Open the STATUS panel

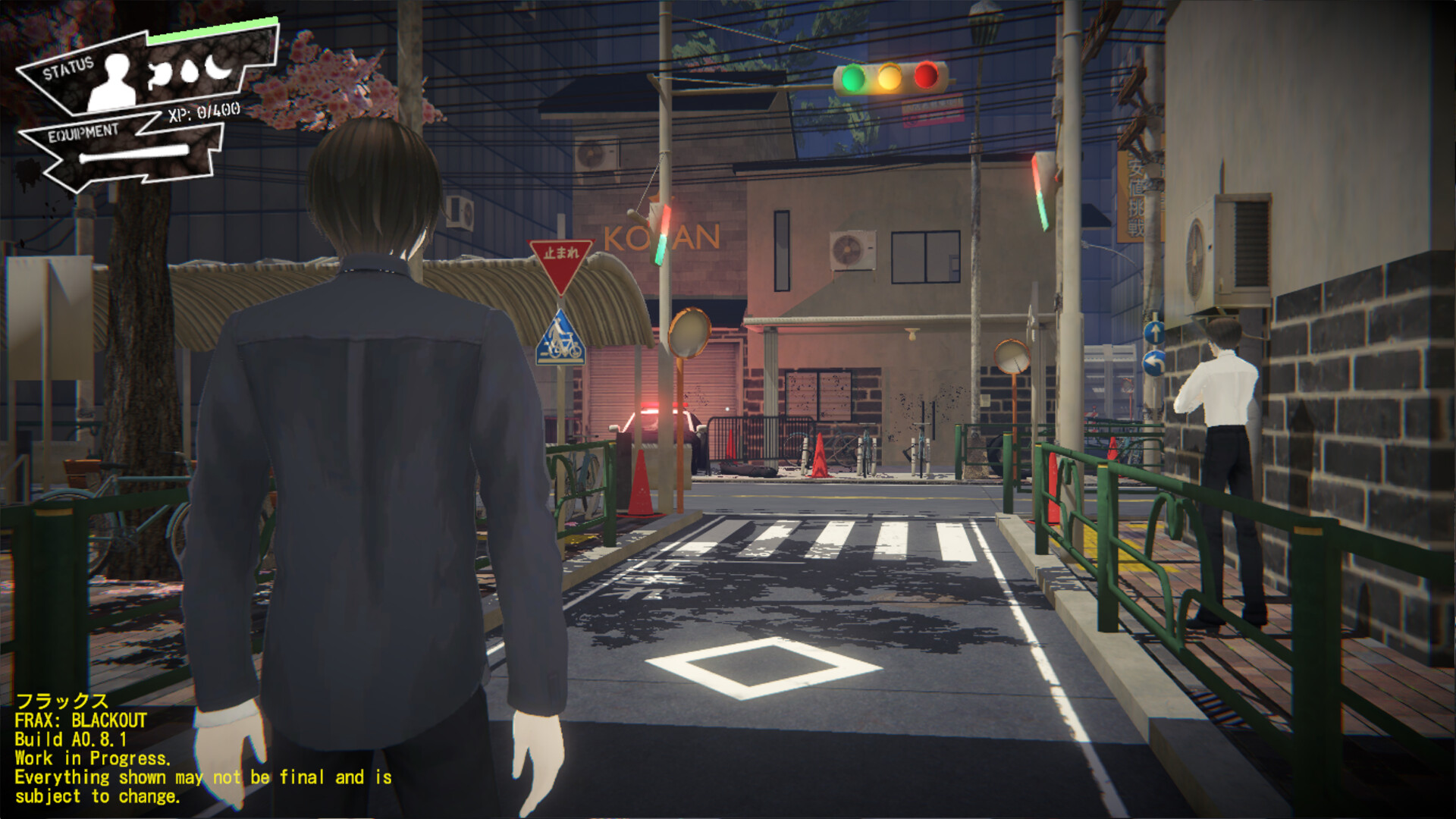[x=68, y=67]
